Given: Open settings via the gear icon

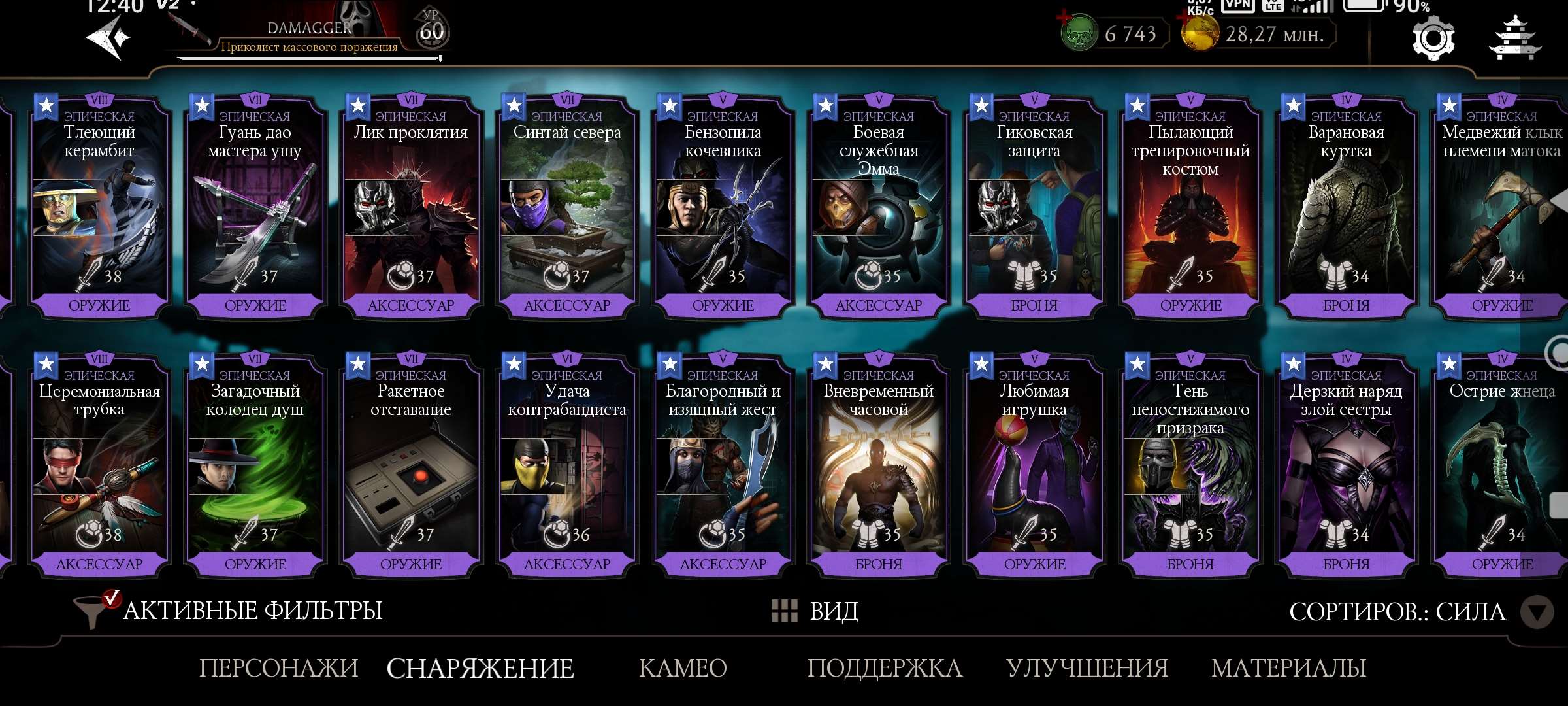Looking at the screenshot, I should tap(1432, 39).
